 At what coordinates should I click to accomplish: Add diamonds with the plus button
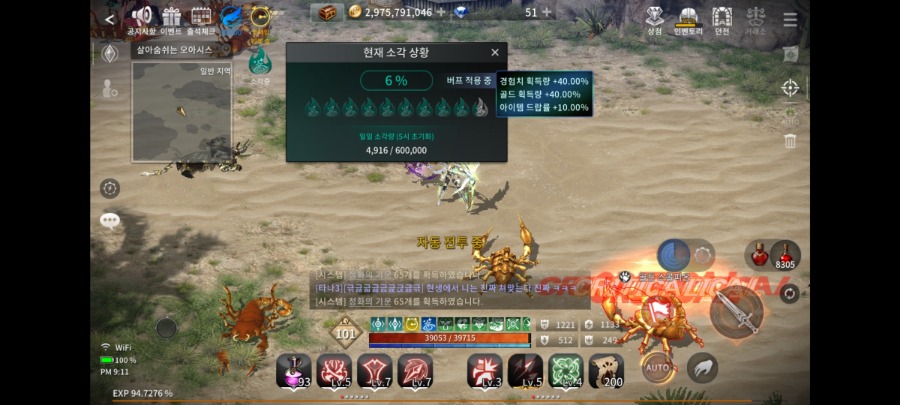pos(546,12)
